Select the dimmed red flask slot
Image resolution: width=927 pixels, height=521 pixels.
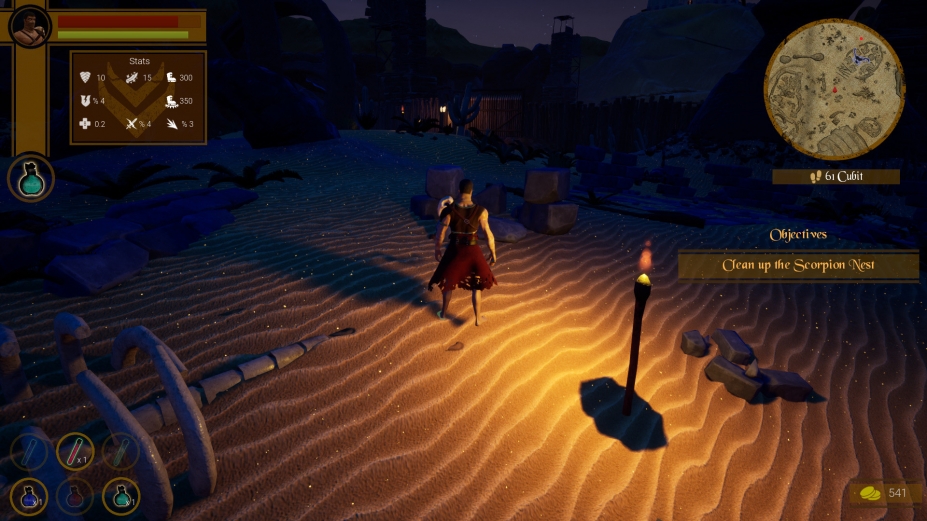[75, 495]
